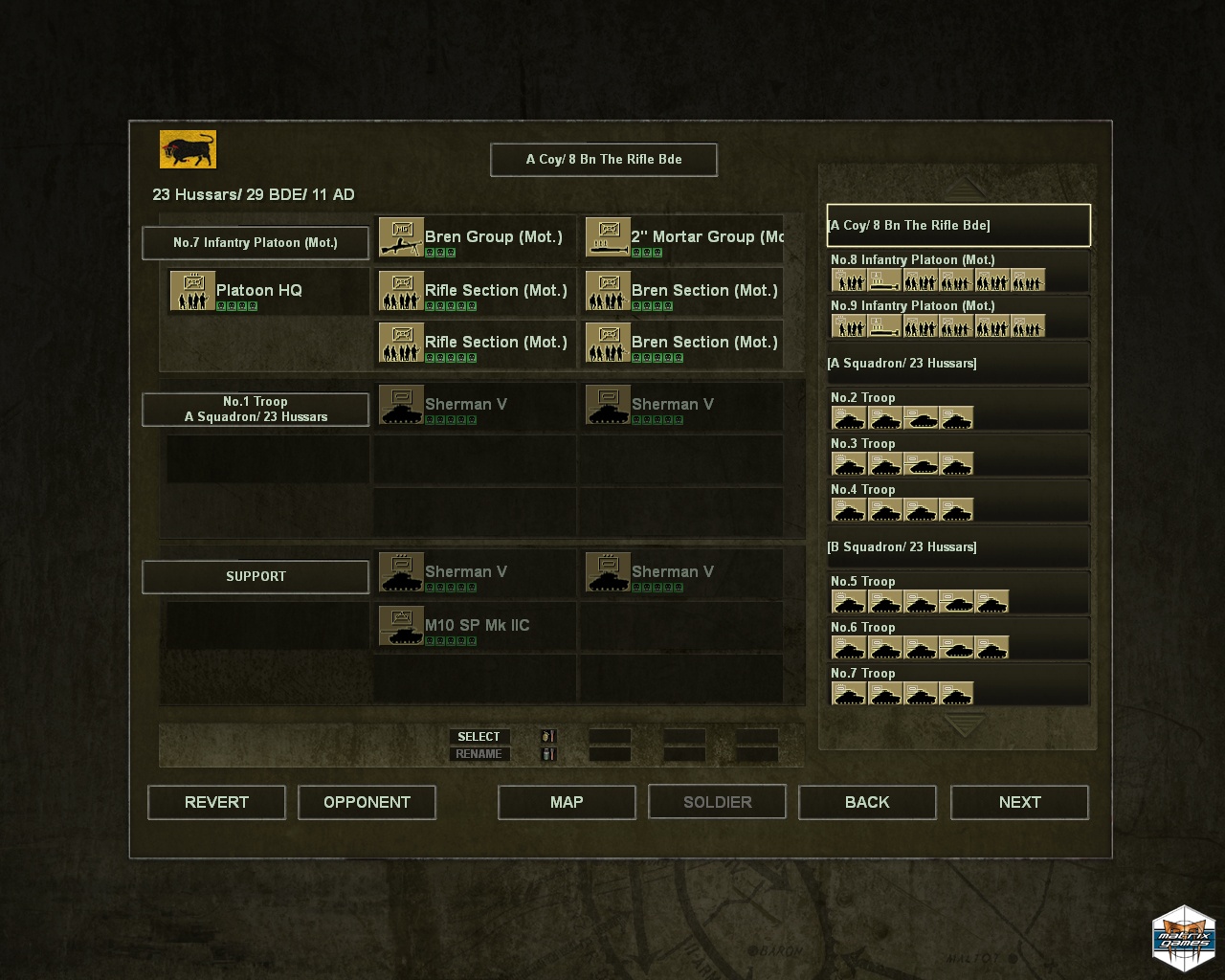
Task: Select the No.1 Troop A Squadron header
Action: coord(256,410)
